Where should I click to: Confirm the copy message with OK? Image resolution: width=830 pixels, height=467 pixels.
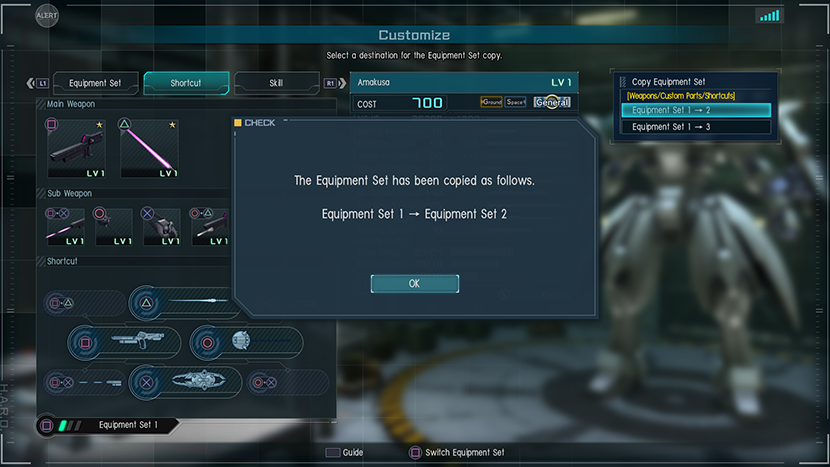tap(414, 284)
